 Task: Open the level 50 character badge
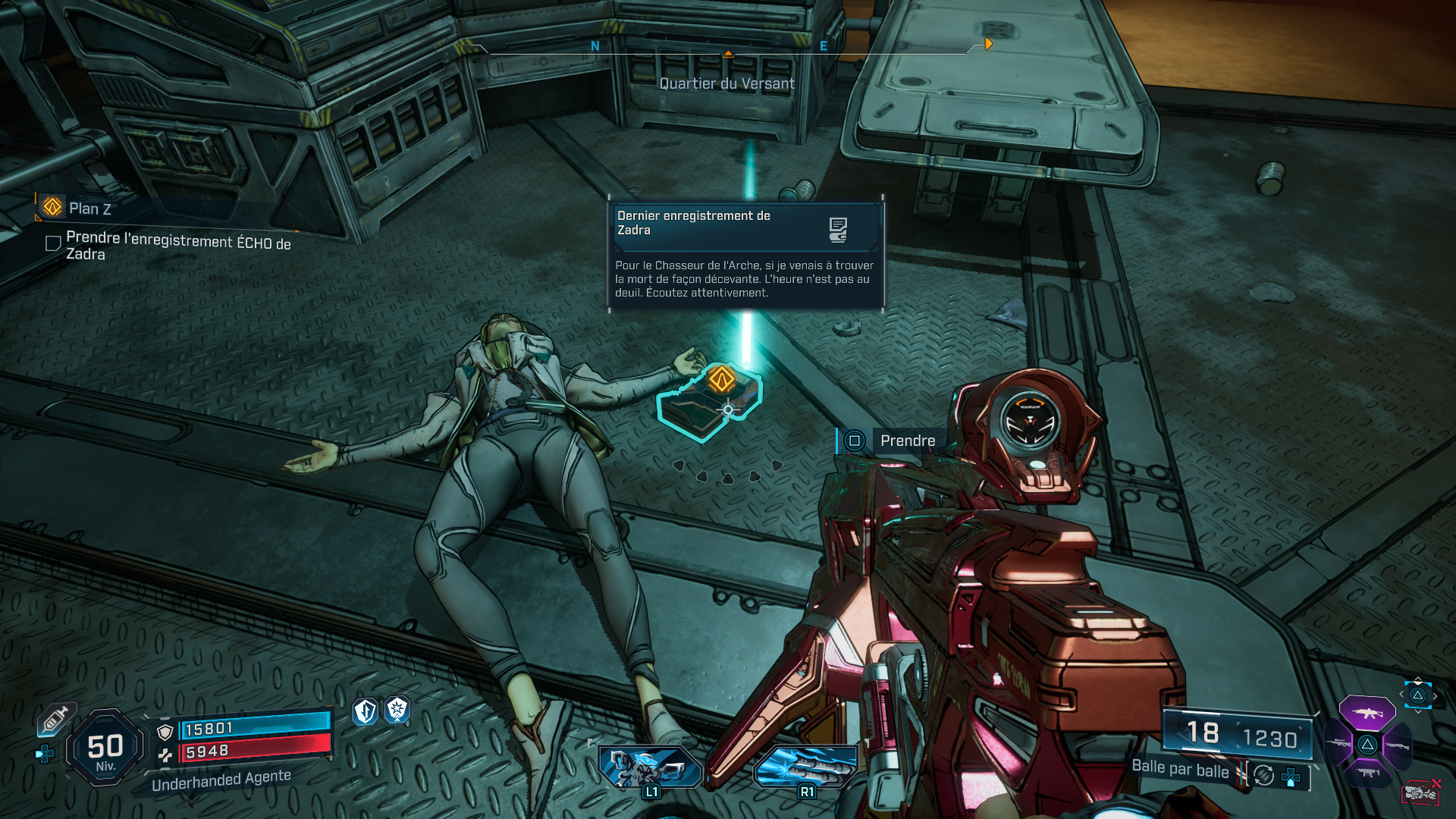pos(105,748)
